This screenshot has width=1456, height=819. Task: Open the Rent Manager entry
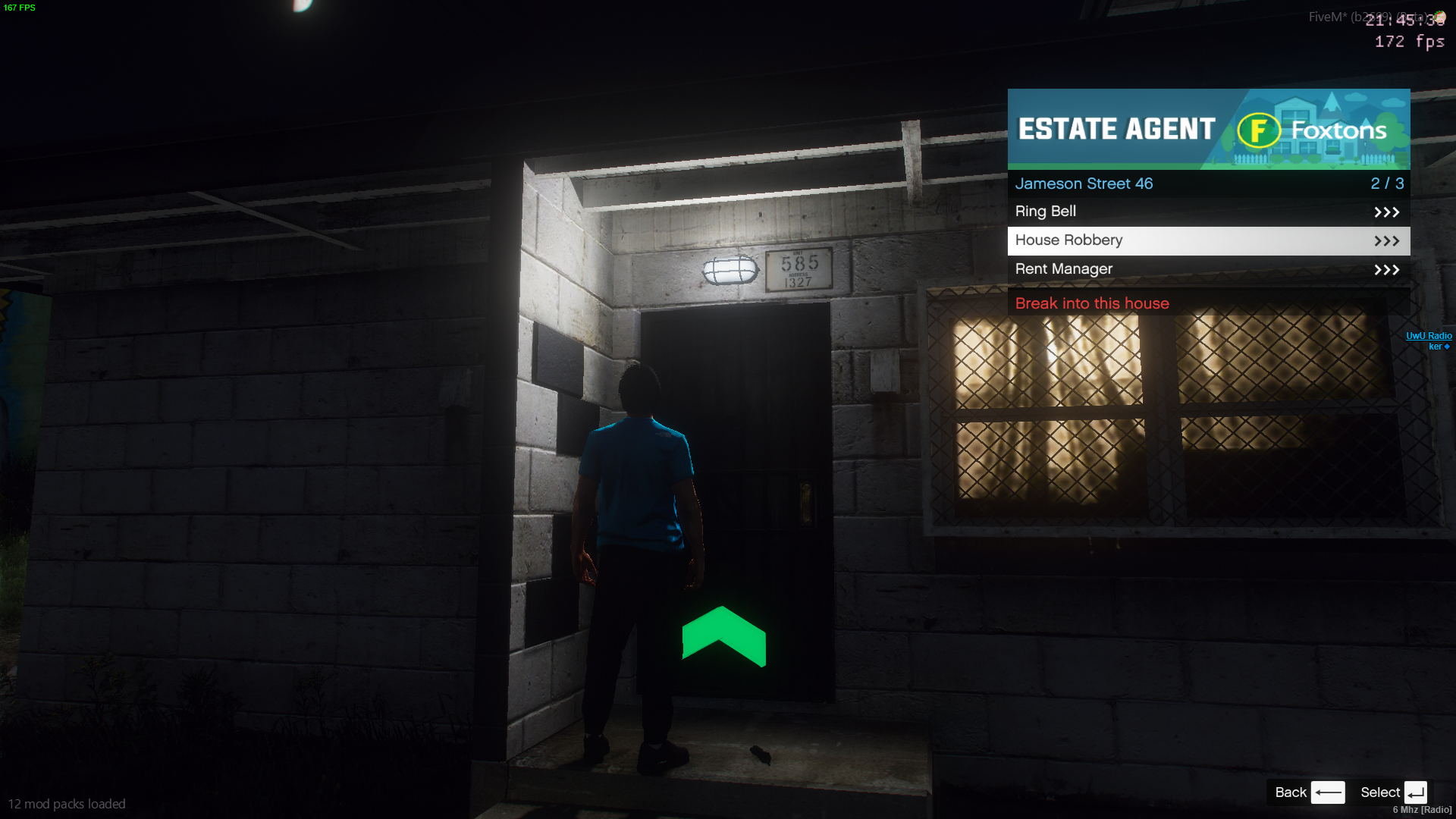pyautogui.click(x=1208, y=269)
